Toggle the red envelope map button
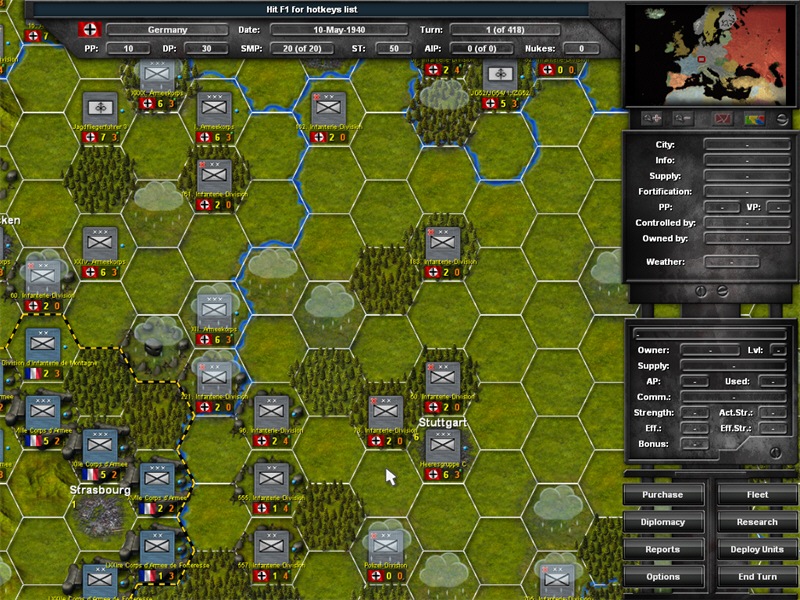This screenshot has height=600, width=800. (x=721, y=119)
